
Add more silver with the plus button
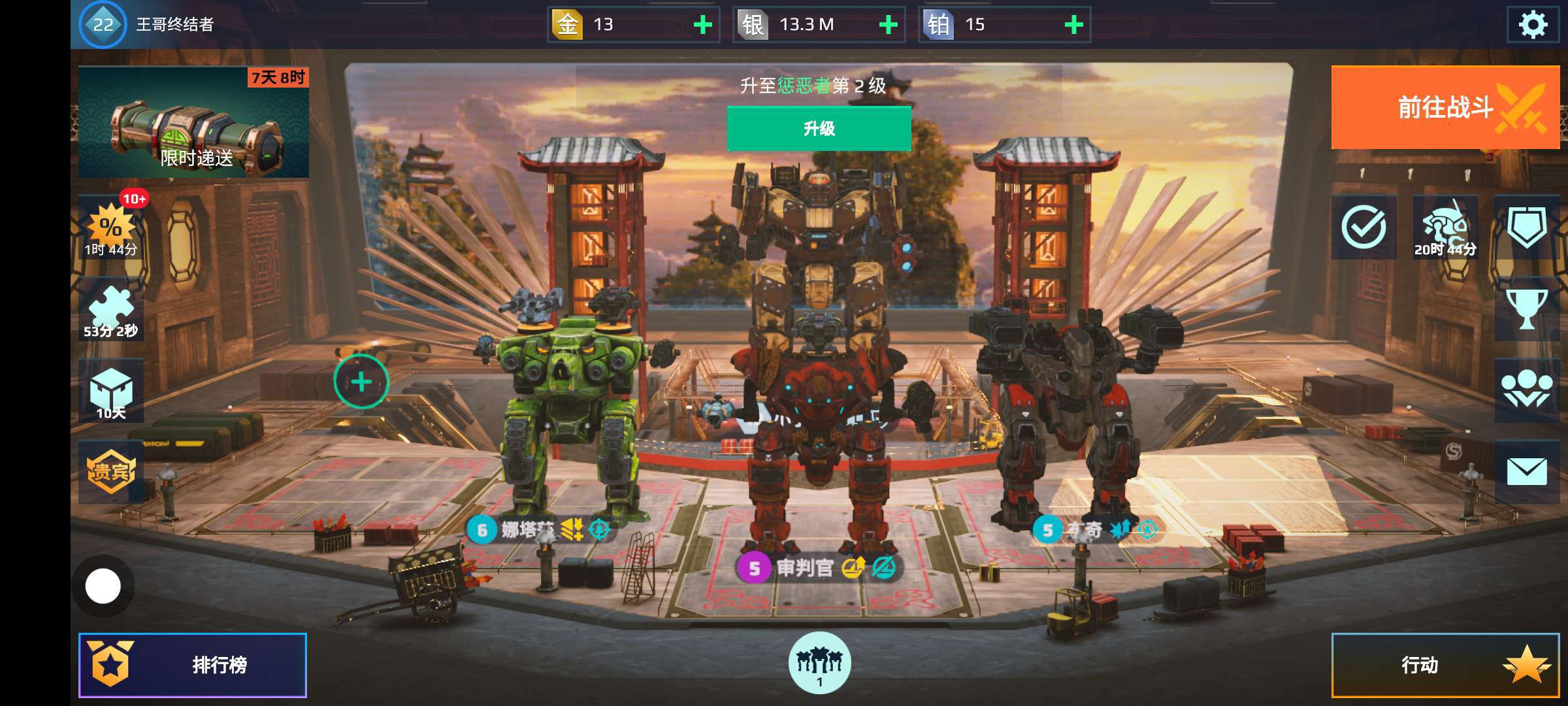click(x=888, y=25)
